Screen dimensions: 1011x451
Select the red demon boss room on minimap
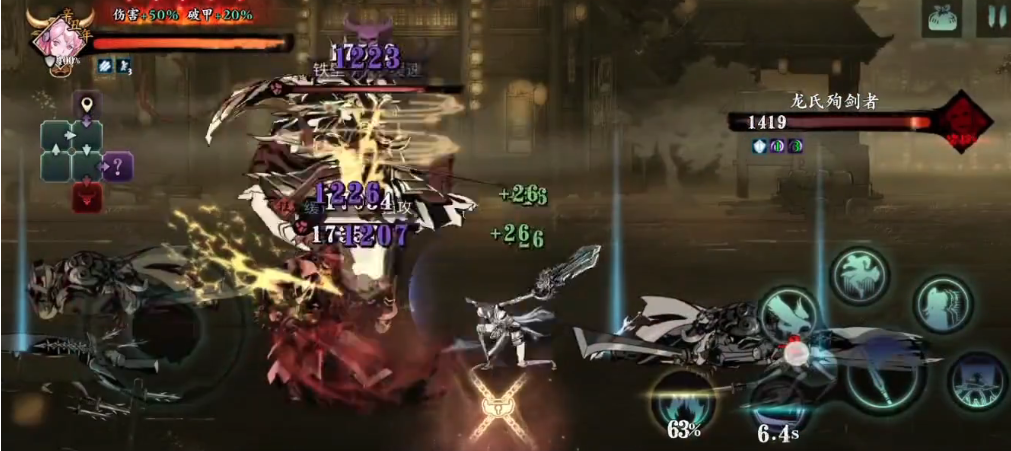[87, 195]
